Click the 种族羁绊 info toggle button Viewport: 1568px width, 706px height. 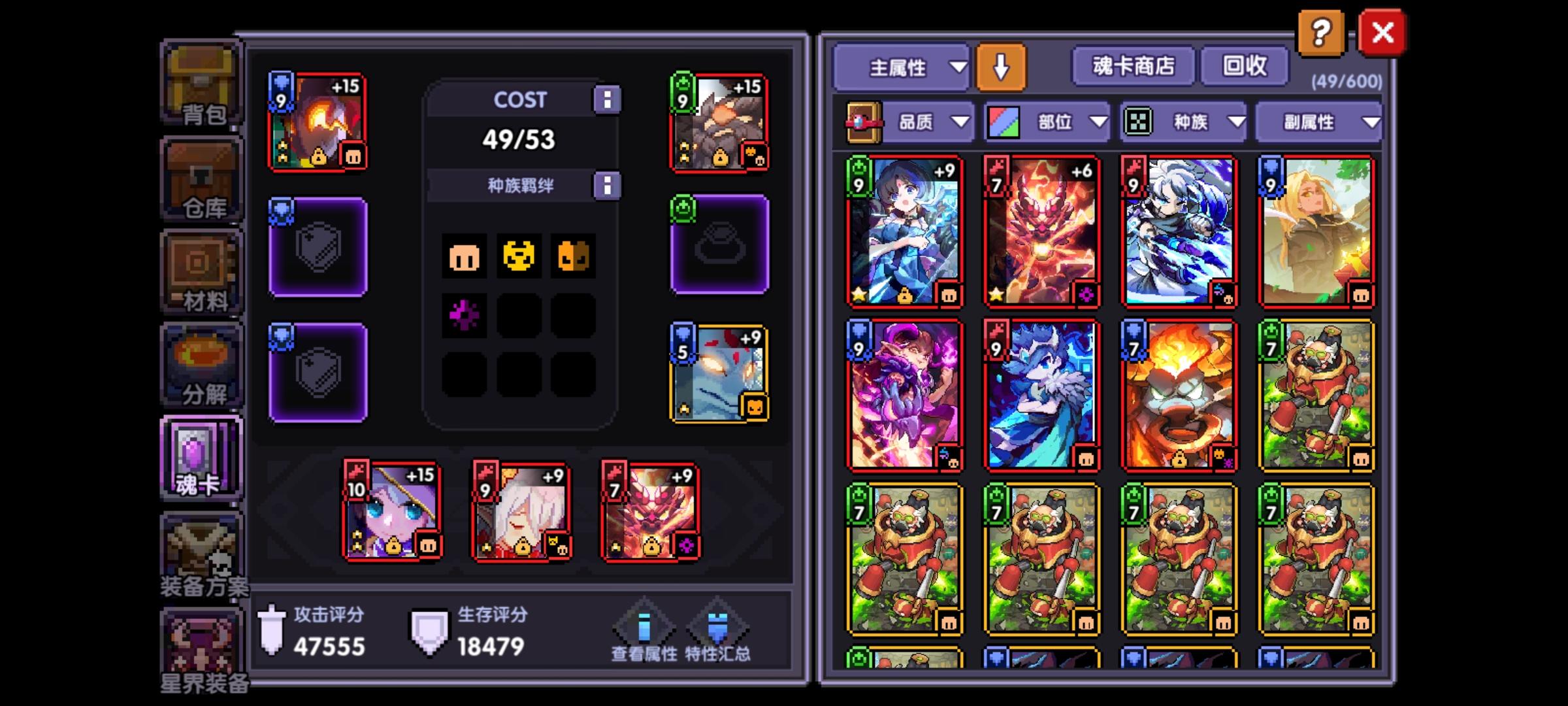tap(609, 184)
